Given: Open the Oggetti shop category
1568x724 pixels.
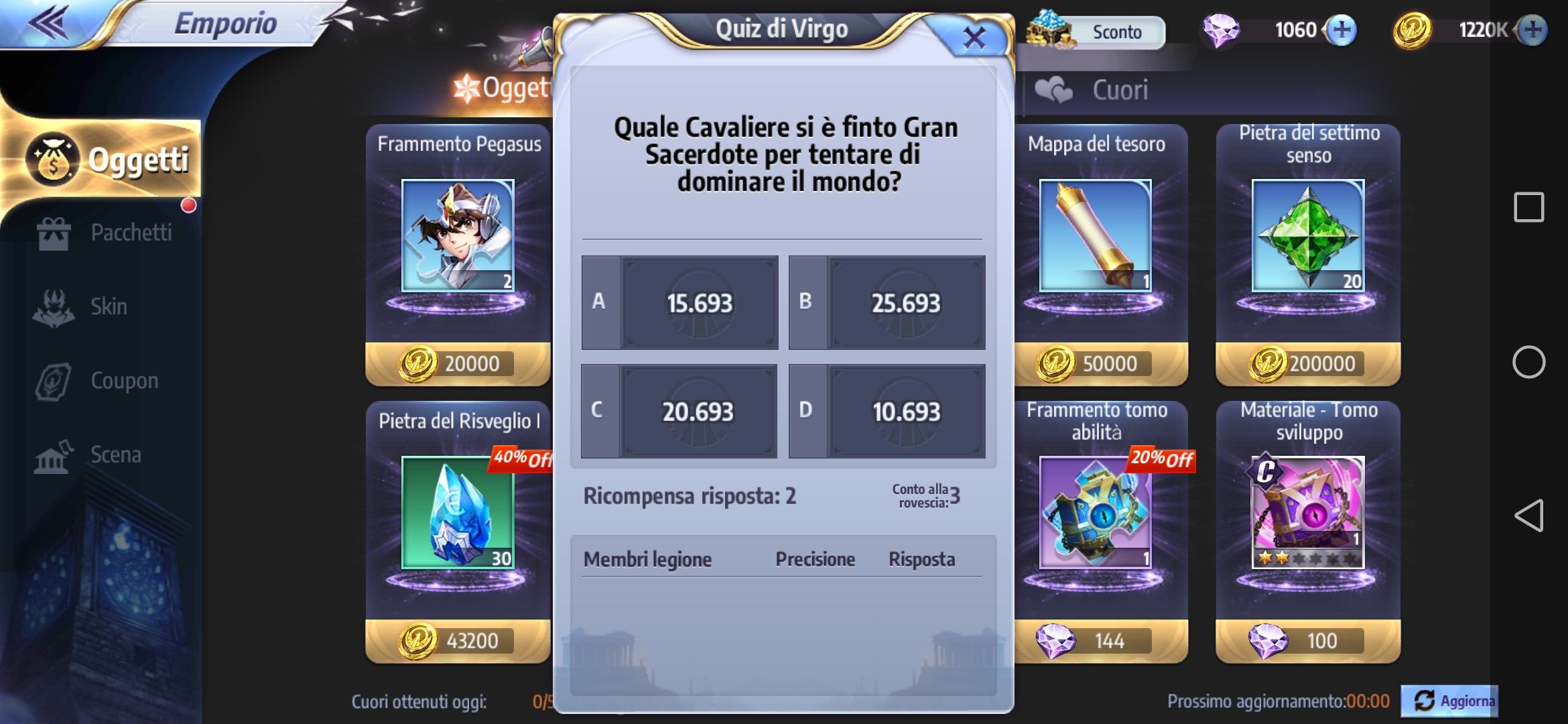Looking at the screenshot, I should point(107,160).
